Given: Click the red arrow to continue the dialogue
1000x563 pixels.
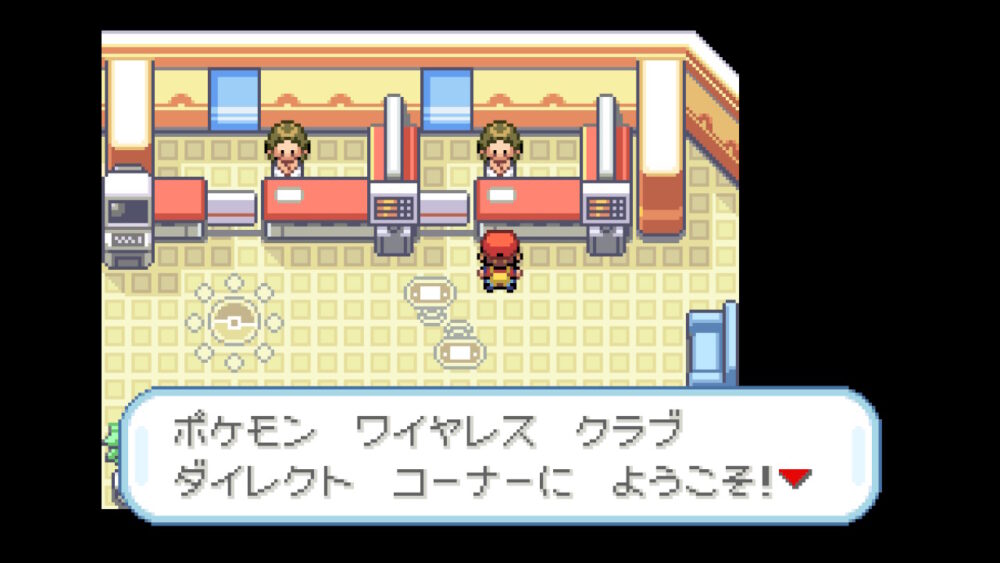Looking at the screenshot, I should (793, 479).
